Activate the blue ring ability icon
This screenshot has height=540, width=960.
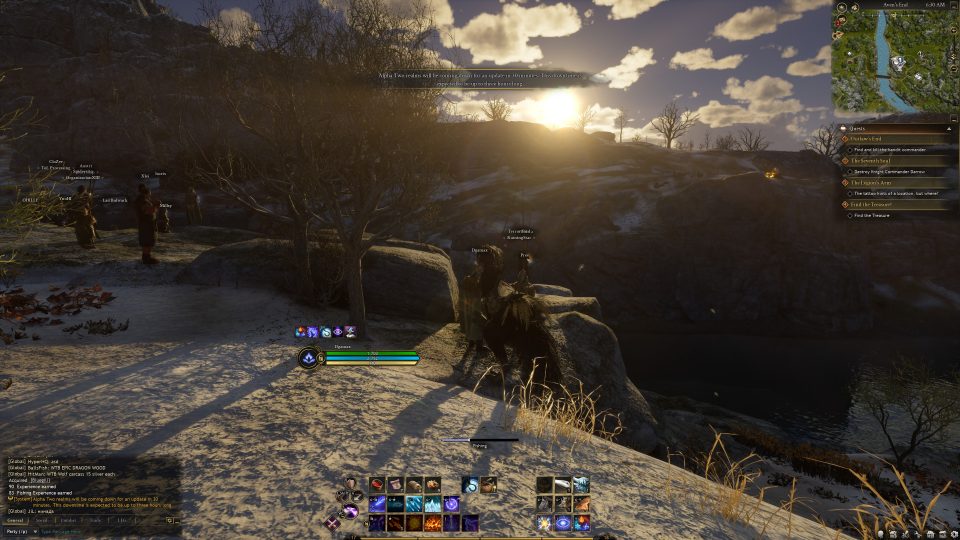(563, 523)
